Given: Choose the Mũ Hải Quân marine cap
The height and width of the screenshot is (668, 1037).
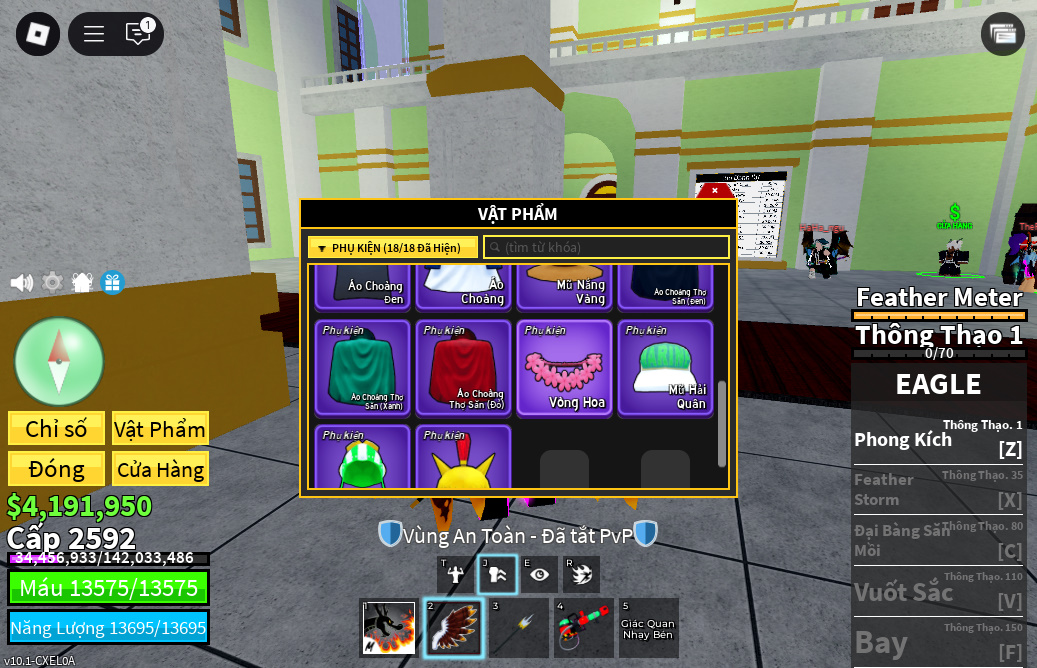Looking at the screenshot, I should pyautogui.click(x=665, y=367).
